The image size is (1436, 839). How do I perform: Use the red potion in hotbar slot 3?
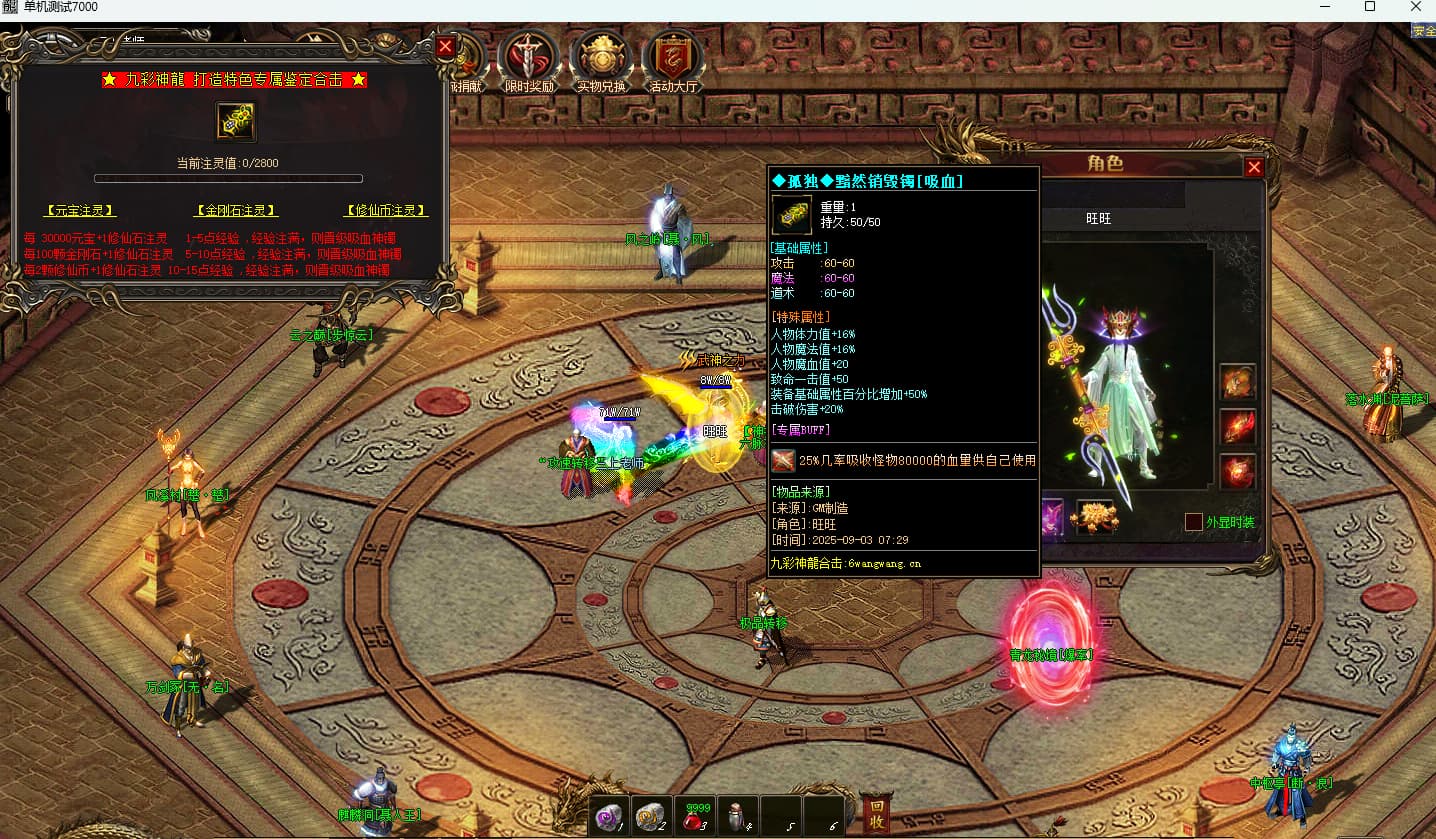point(695,817)
